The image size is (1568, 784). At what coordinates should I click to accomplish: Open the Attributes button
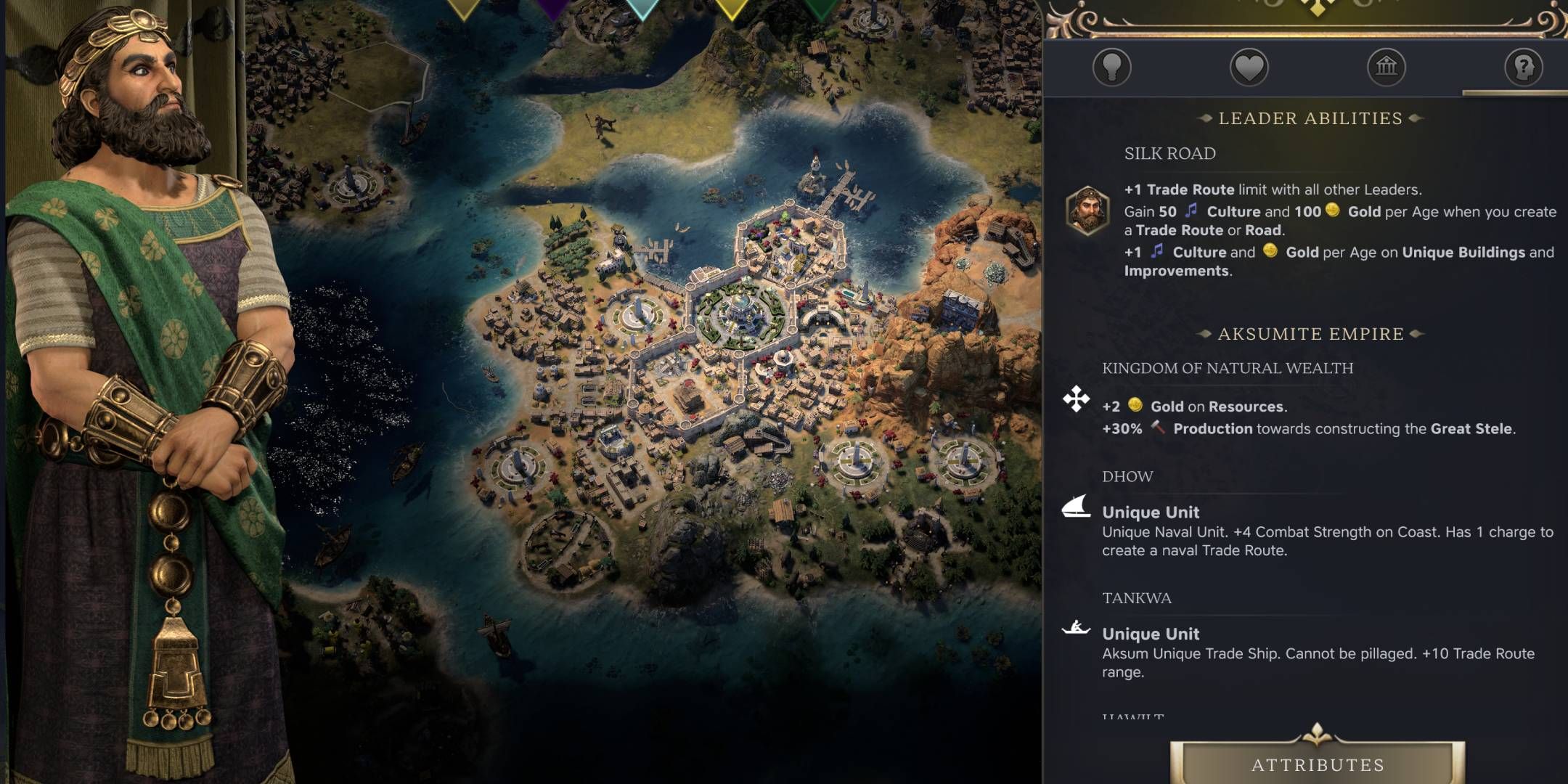tap(1317, 764)
